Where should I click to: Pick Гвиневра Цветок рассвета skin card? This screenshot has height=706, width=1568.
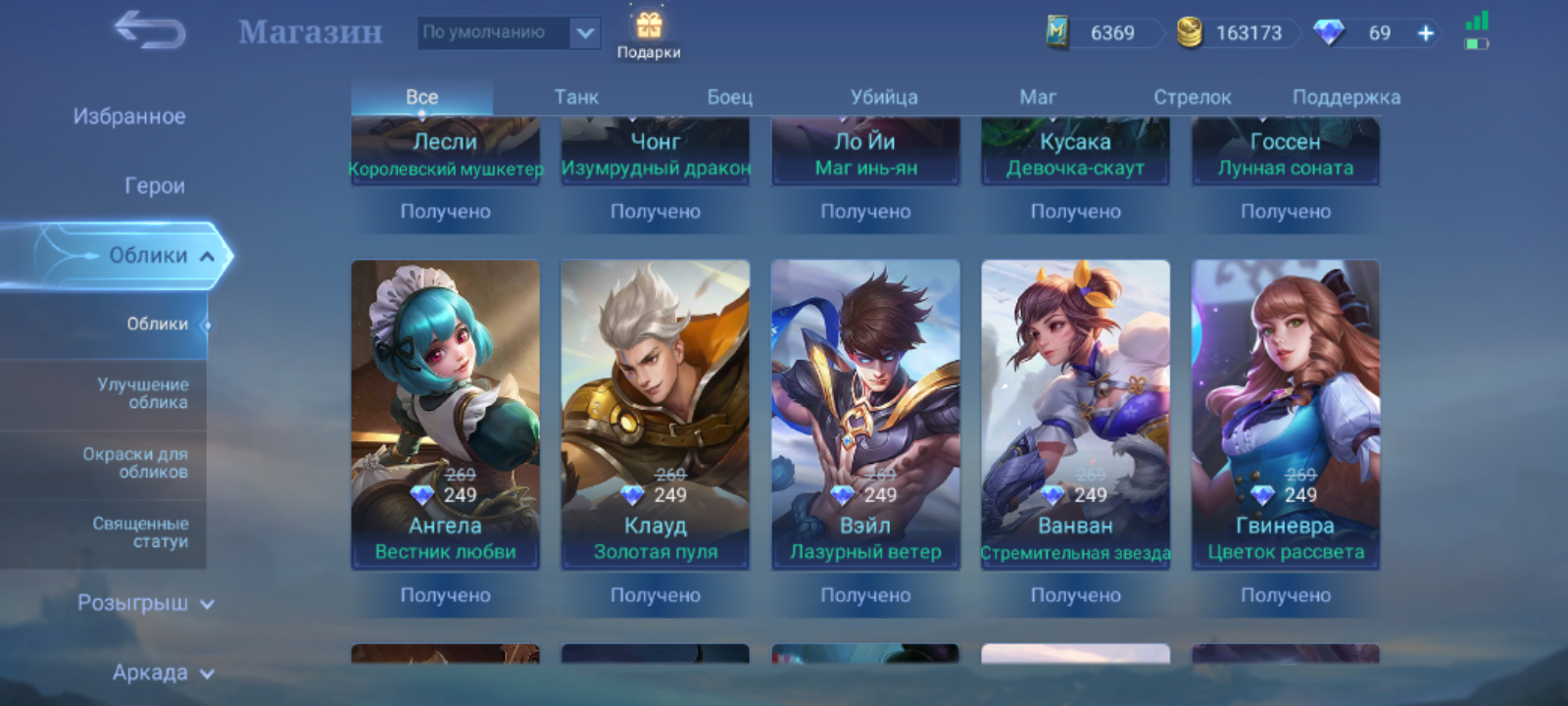1285,414
